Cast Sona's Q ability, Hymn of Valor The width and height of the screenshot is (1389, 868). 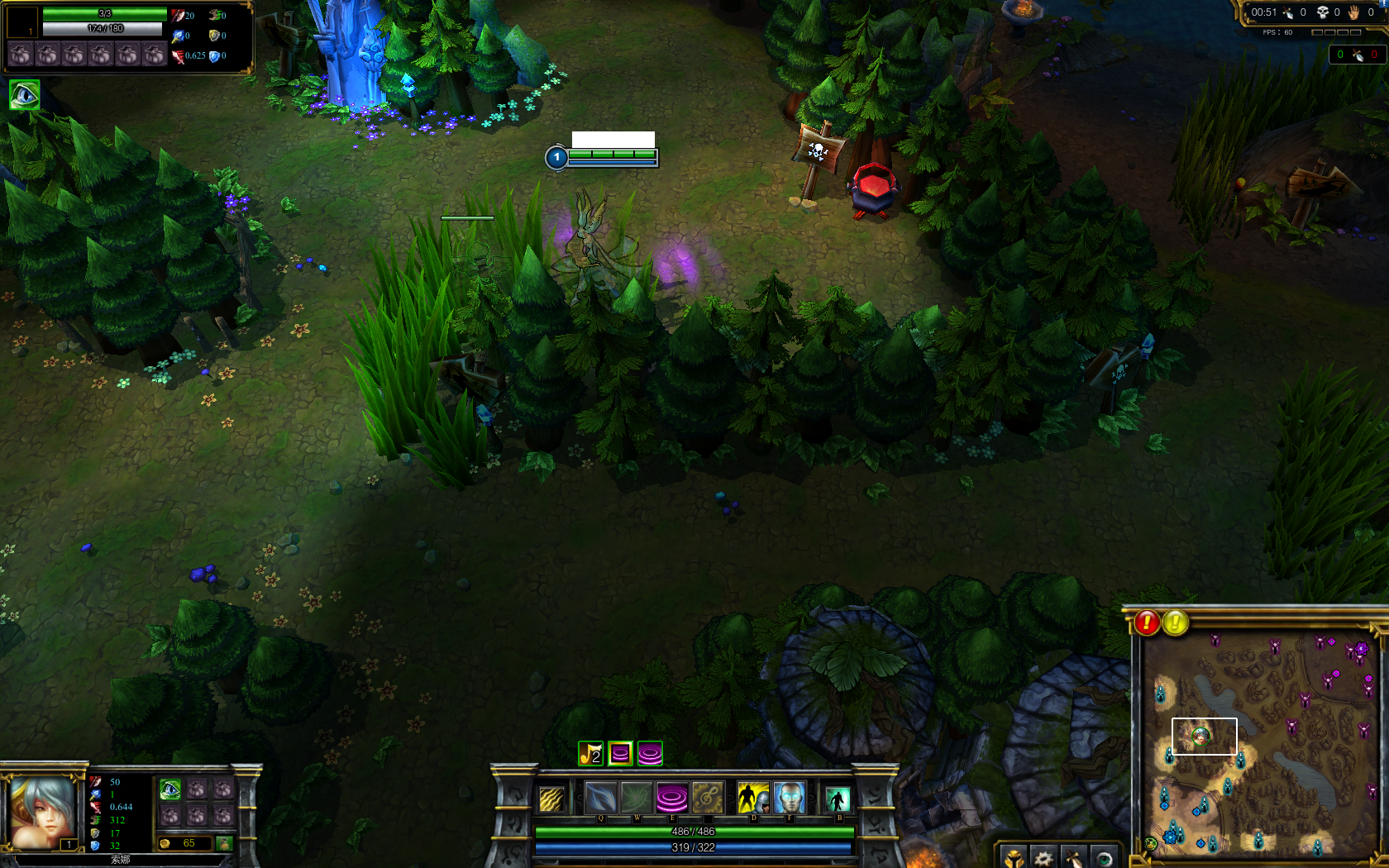coord(600,799)
